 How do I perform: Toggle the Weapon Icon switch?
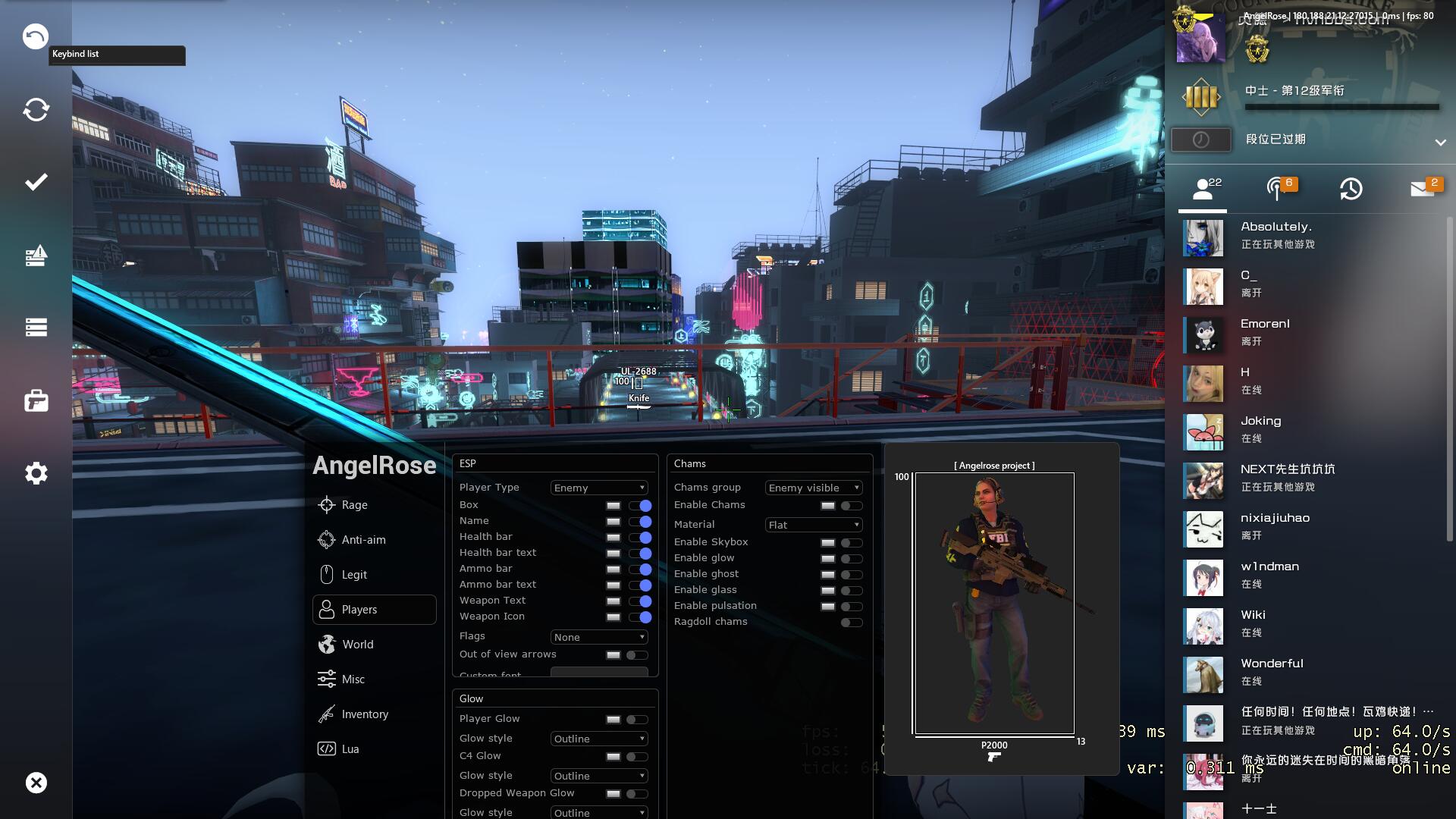[x=640, y=617]
